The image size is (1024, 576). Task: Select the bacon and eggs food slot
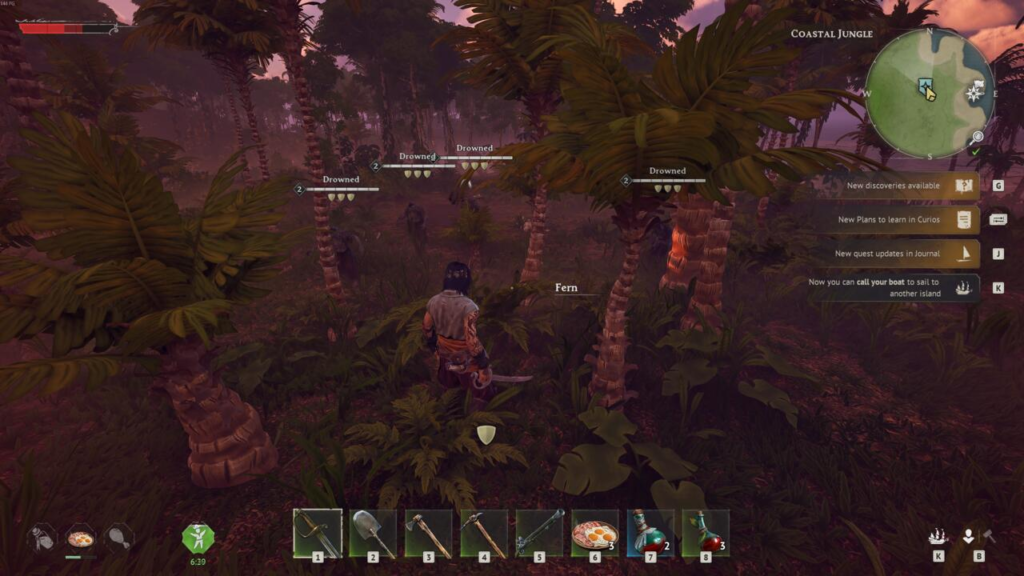pyautogui.click(x=80, y=538)
